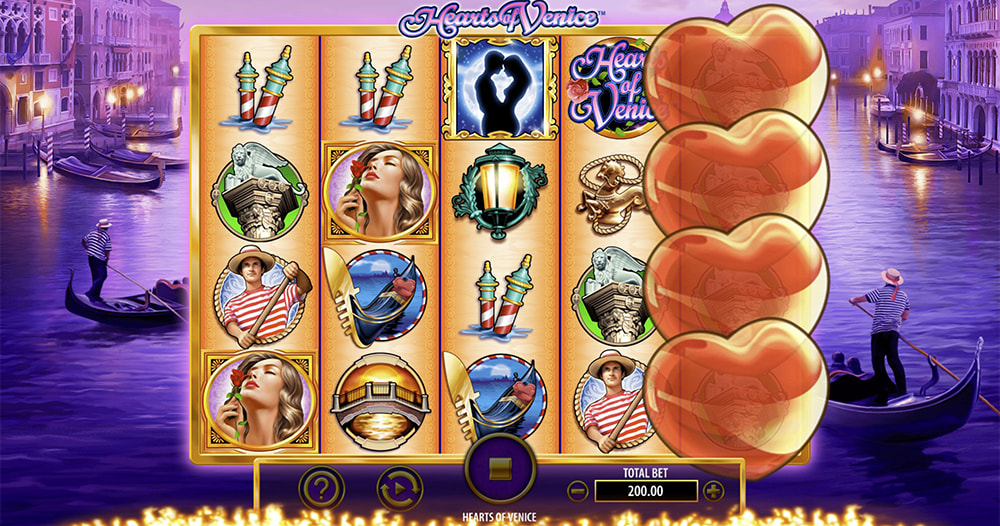
Task: Decrease total bet with the minus button
Action: coord(577,491)
